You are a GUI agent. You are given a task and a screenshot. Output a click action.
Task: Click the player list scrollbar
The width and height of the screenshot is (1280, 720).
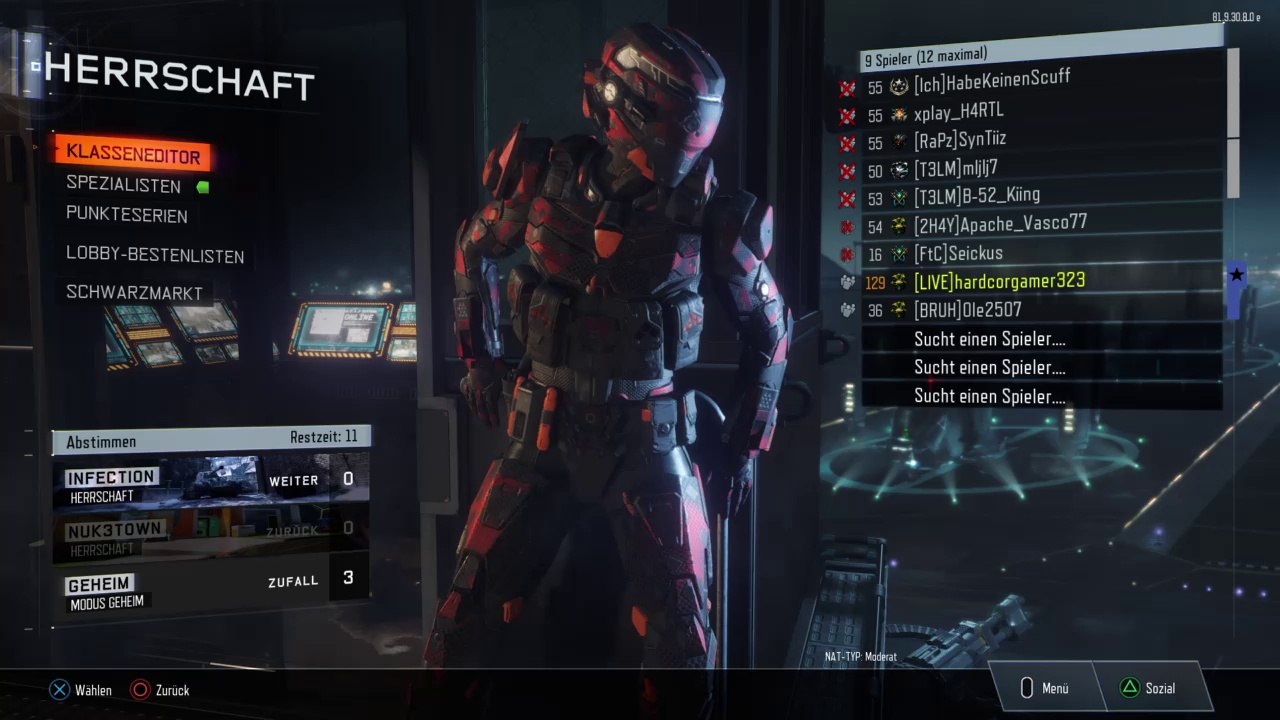pos(1233,120)
